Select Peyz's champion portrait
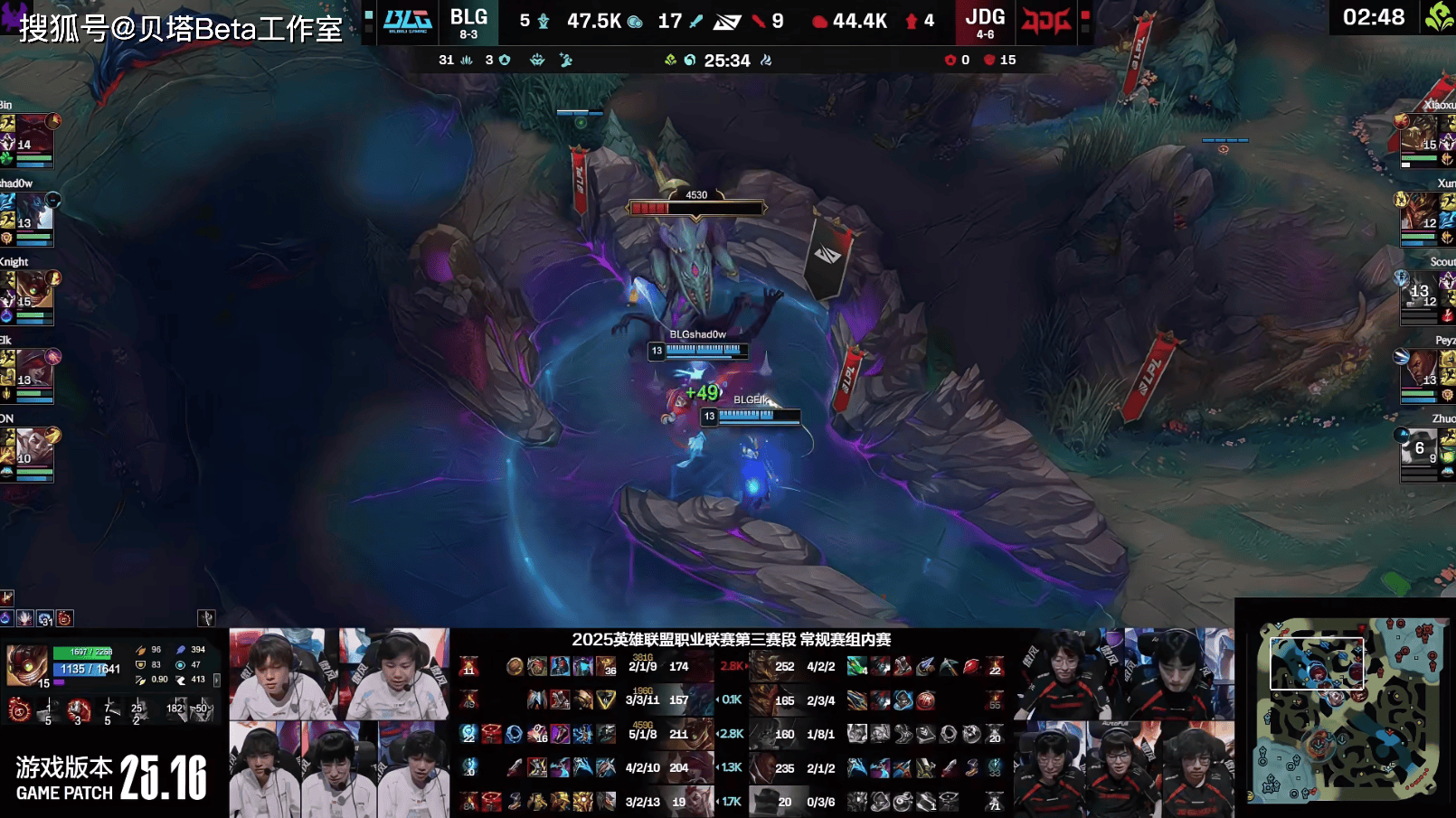Screen dimensions: 1456x818 [1420, 371]
